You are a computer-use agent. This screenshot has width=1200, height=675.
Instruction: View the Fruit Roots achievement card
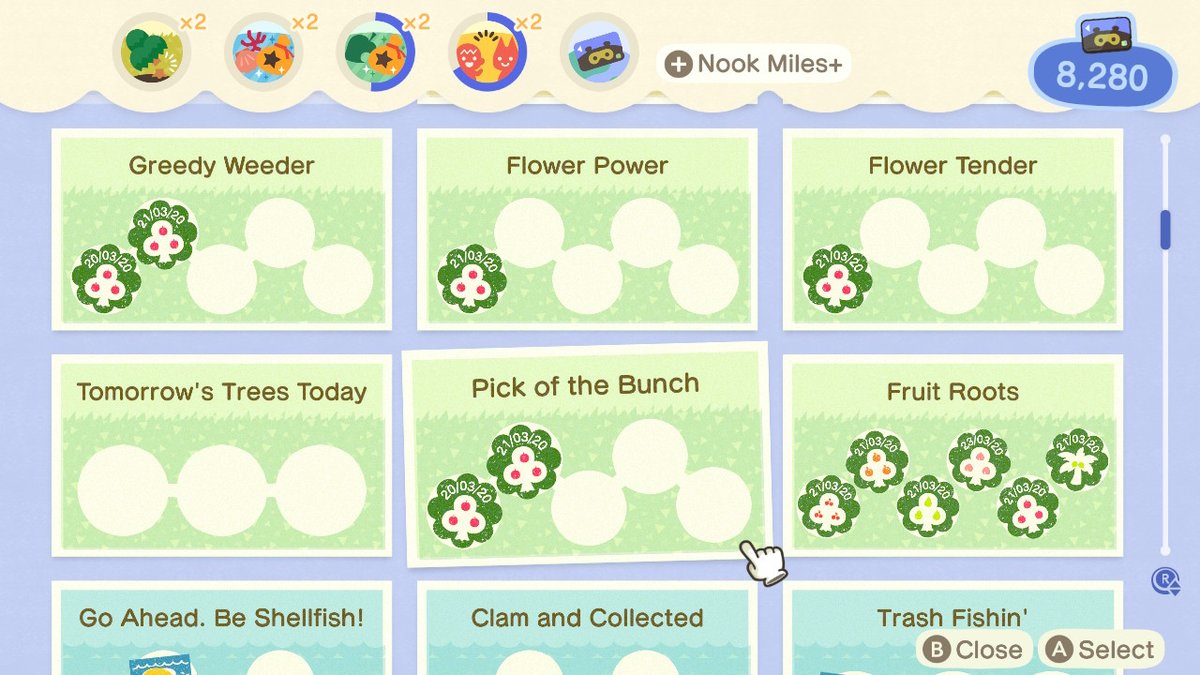(x=952, y=454)
